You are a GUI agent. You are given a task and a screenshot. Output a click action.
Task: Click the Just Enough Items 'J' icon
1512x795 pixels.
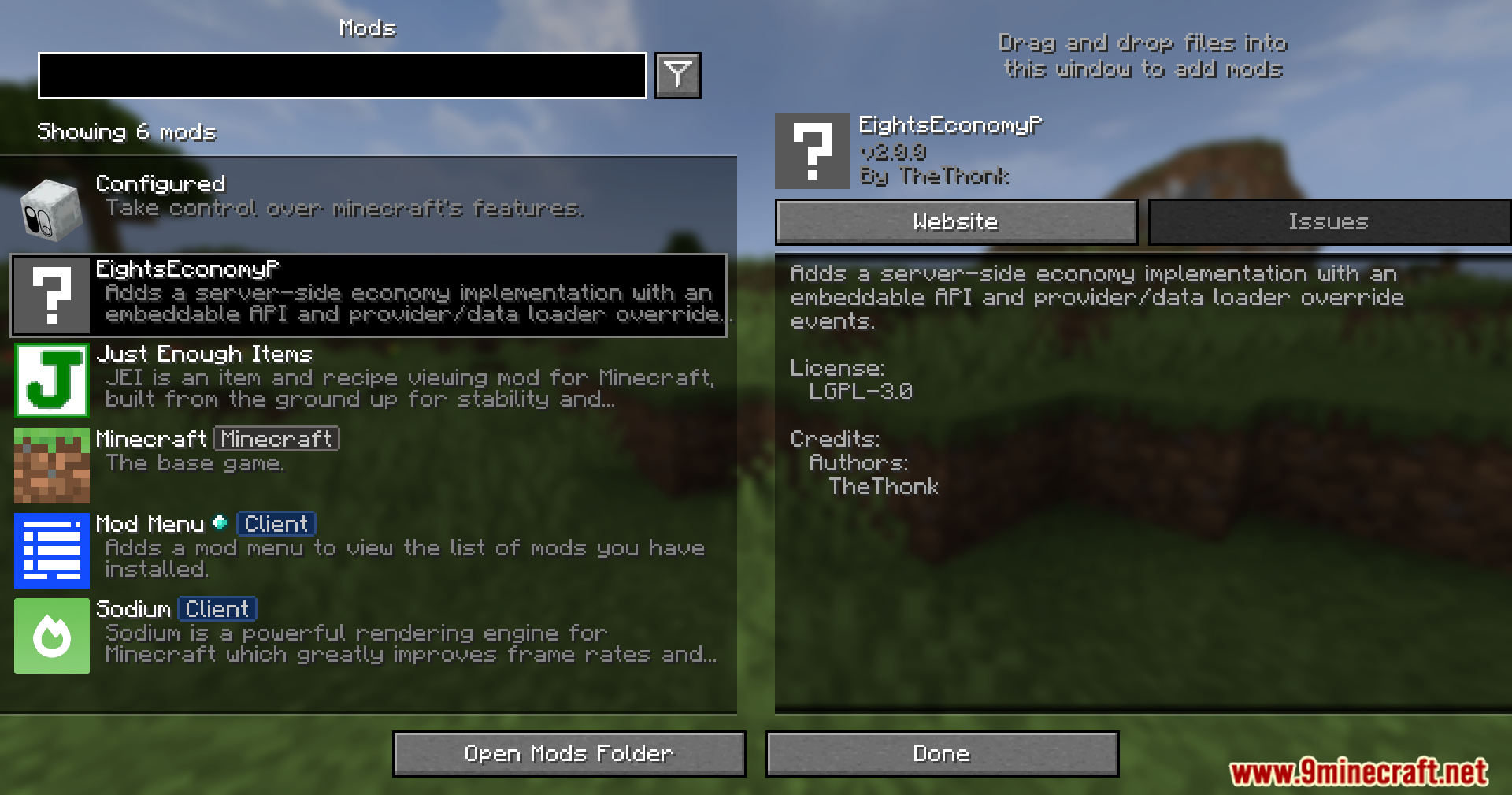tap(51, 380)
